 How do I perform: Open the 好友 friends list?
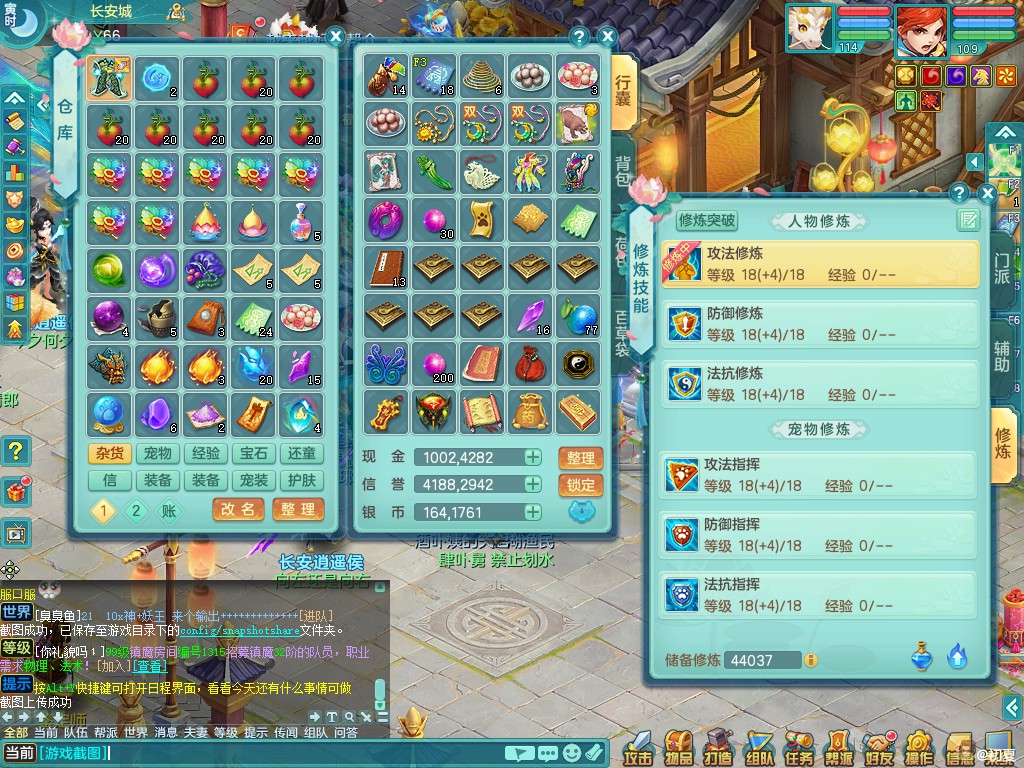(879, 747)
